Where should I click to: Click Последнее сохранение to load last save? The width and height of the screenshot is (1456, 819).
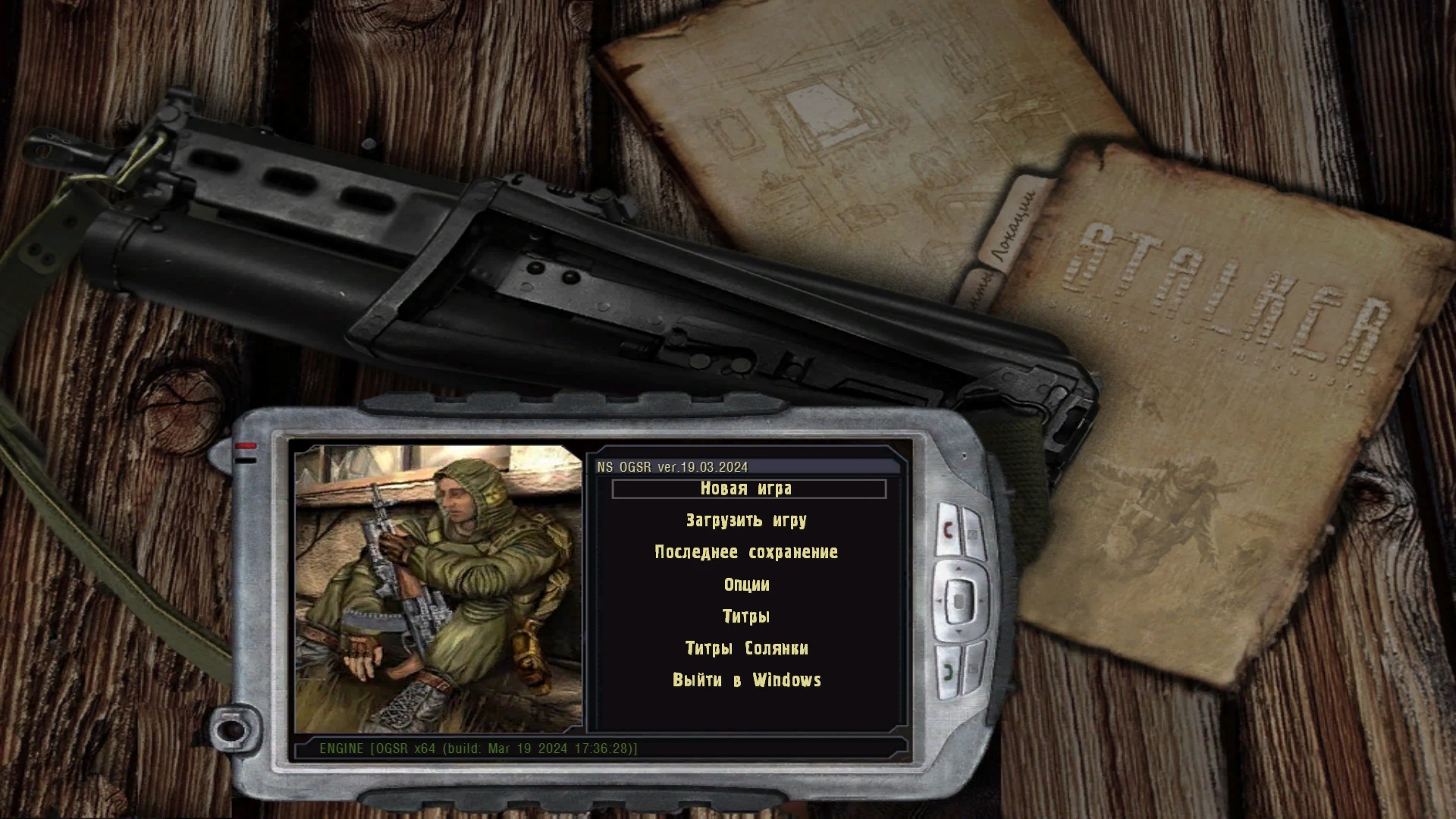[746, 552]
